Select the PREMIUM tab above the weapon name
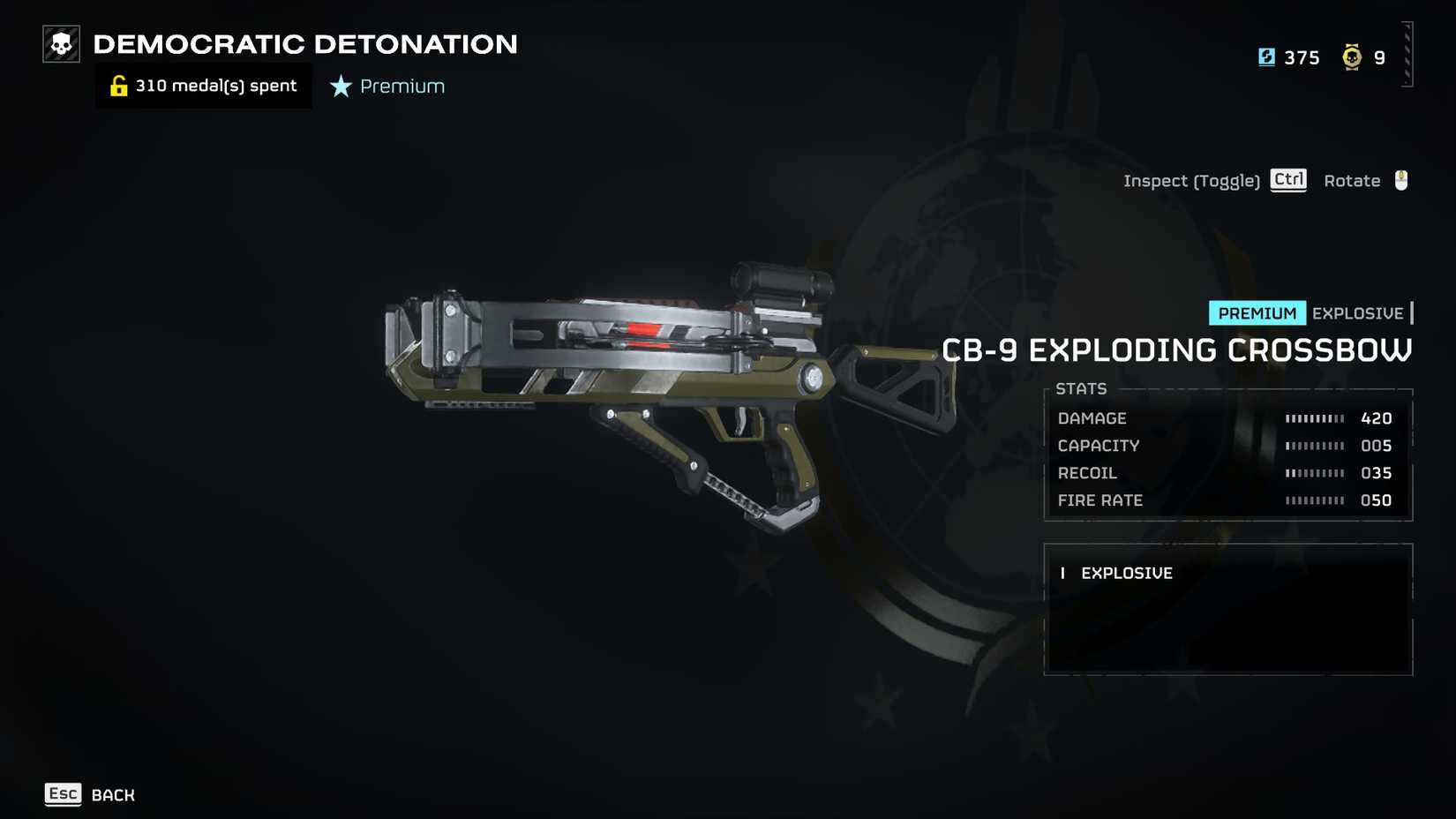Image resolution: width=1456 pixels, height=819 pixels. coord(1257,312)
